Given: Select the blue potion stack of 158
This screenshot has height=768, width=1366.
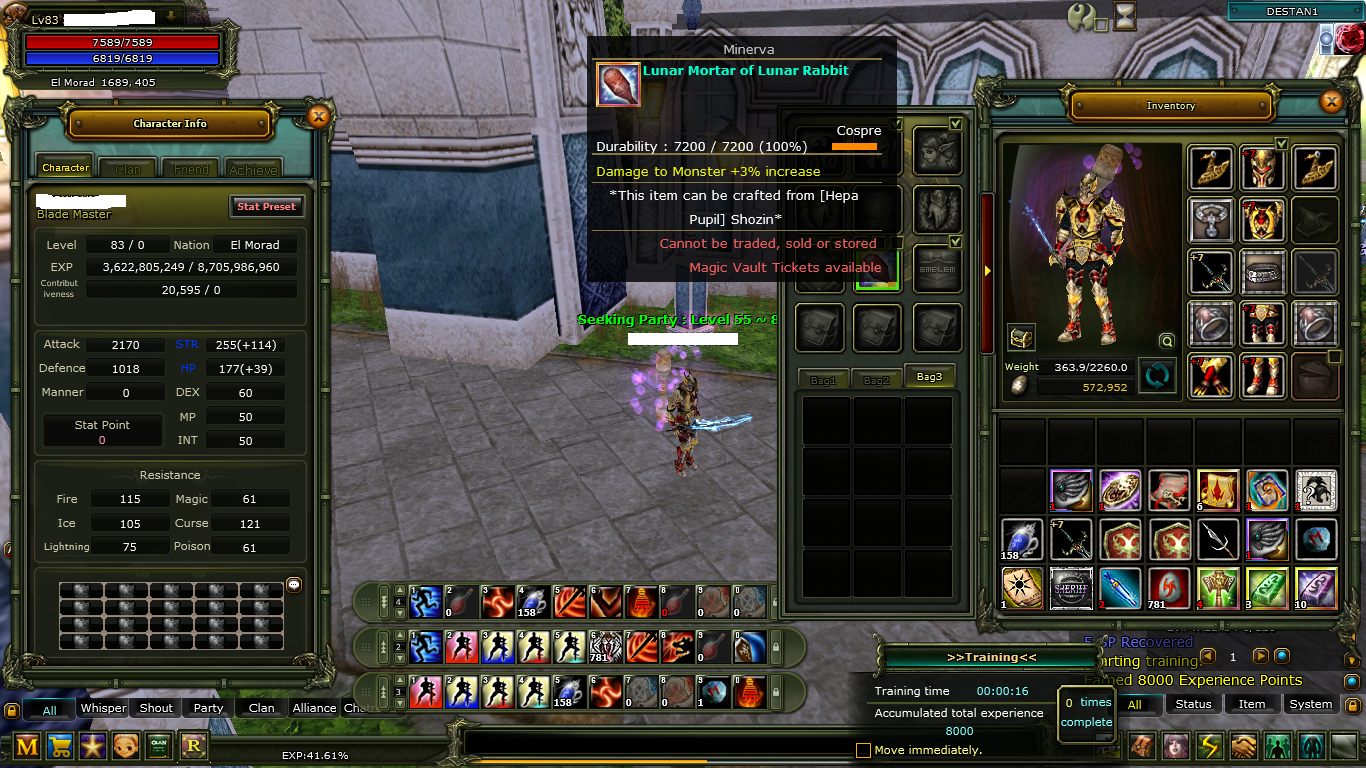Looking at the screenshot, I should (1022, 539).
